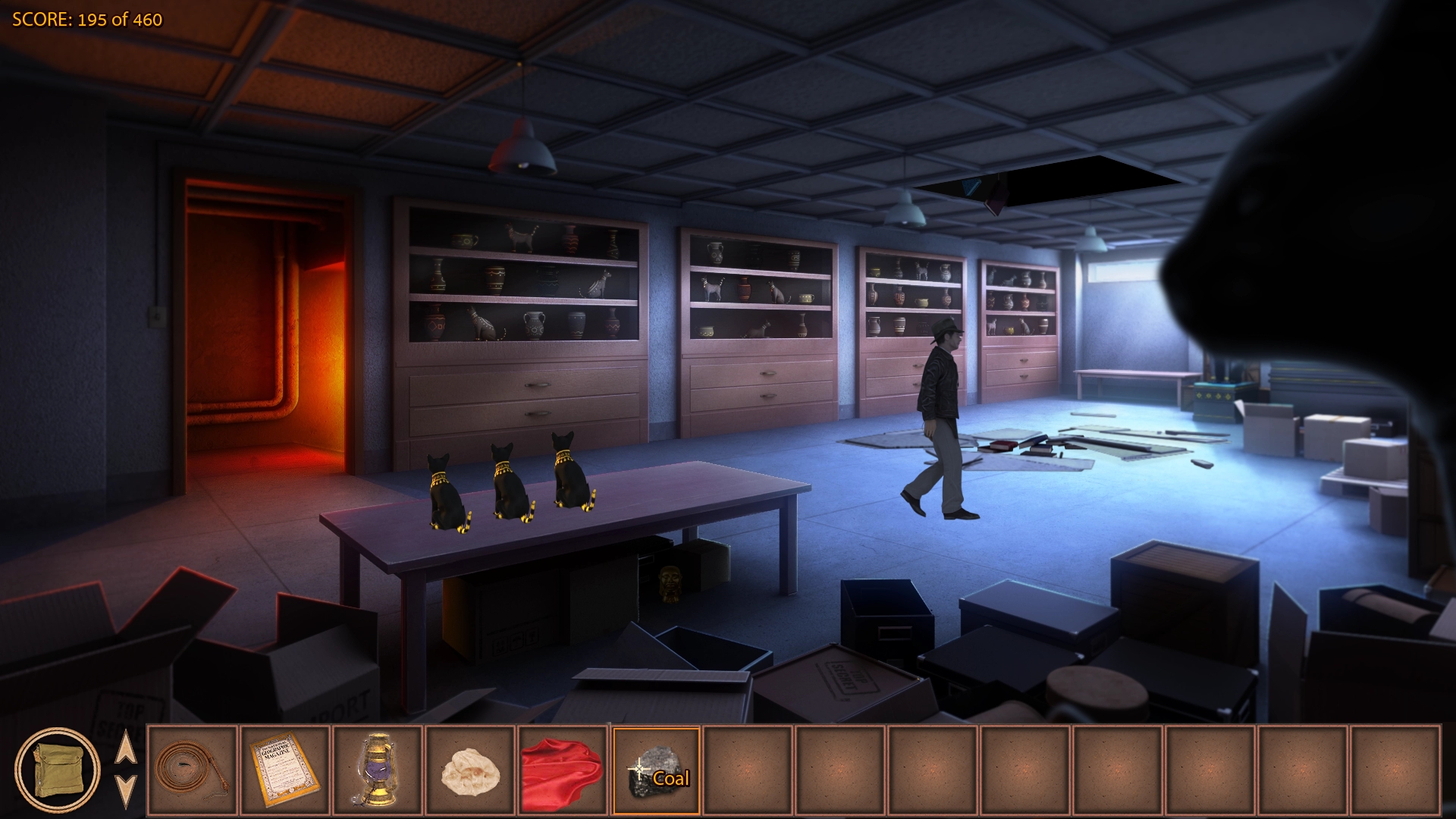The height and width of the screenshot is (819, 1456).
Task: Click the inventory up arrow
Action: click(125, 748)
